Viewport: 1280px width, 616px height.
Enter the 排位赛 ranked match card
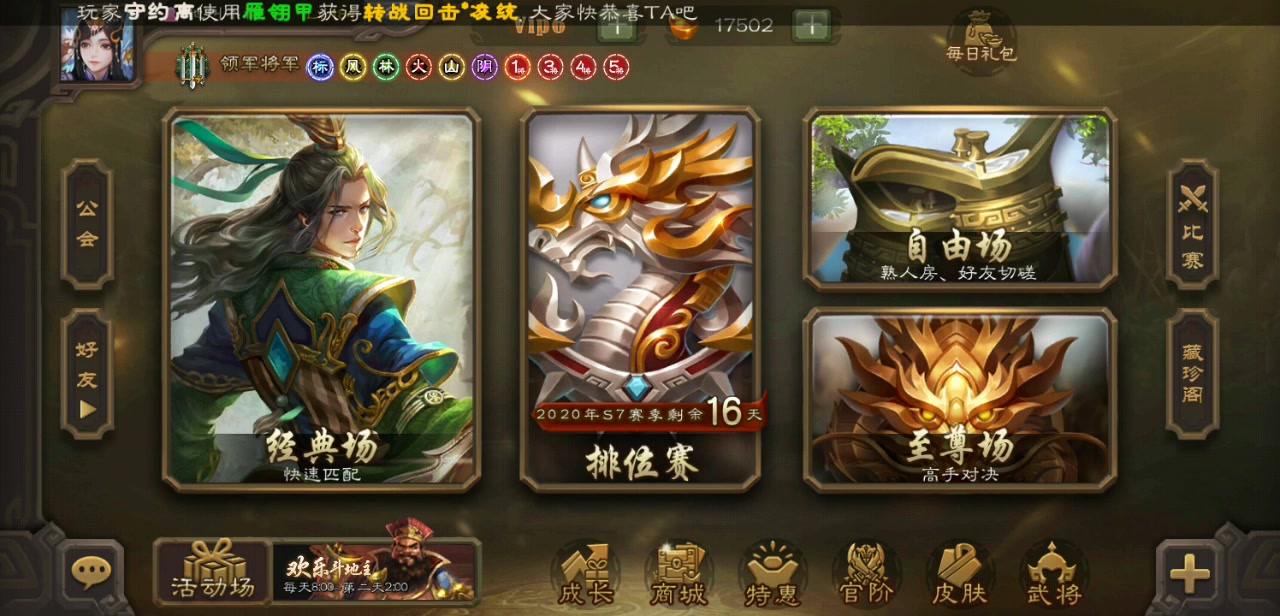coord(640,300)
